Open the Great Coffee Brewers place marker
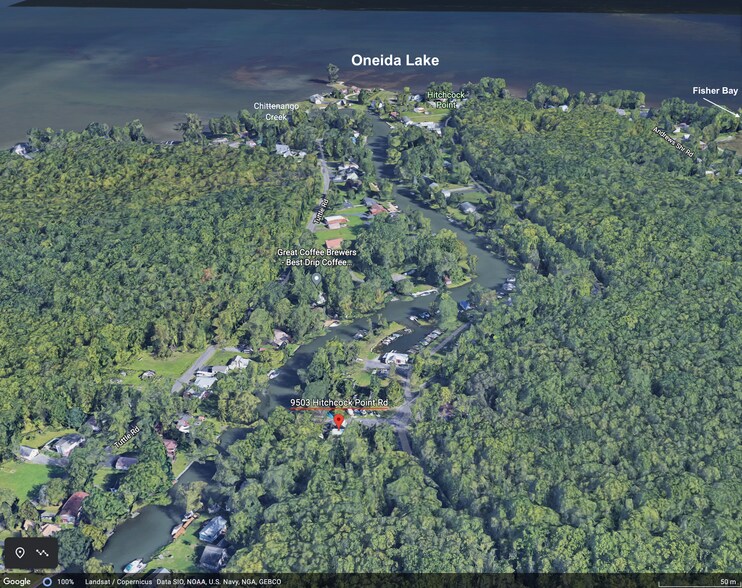 point(317,278)
